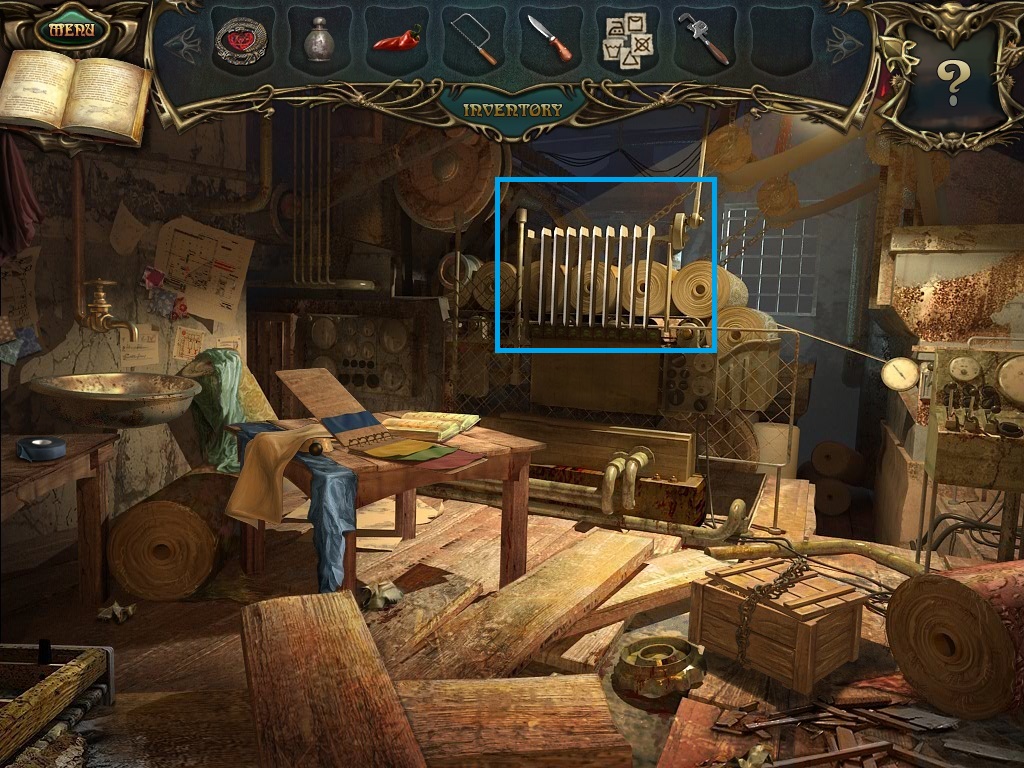Viewport: 1024px width, 768px height.
Task: Select the laundry symbols tags item
Action: click(628, 42)
